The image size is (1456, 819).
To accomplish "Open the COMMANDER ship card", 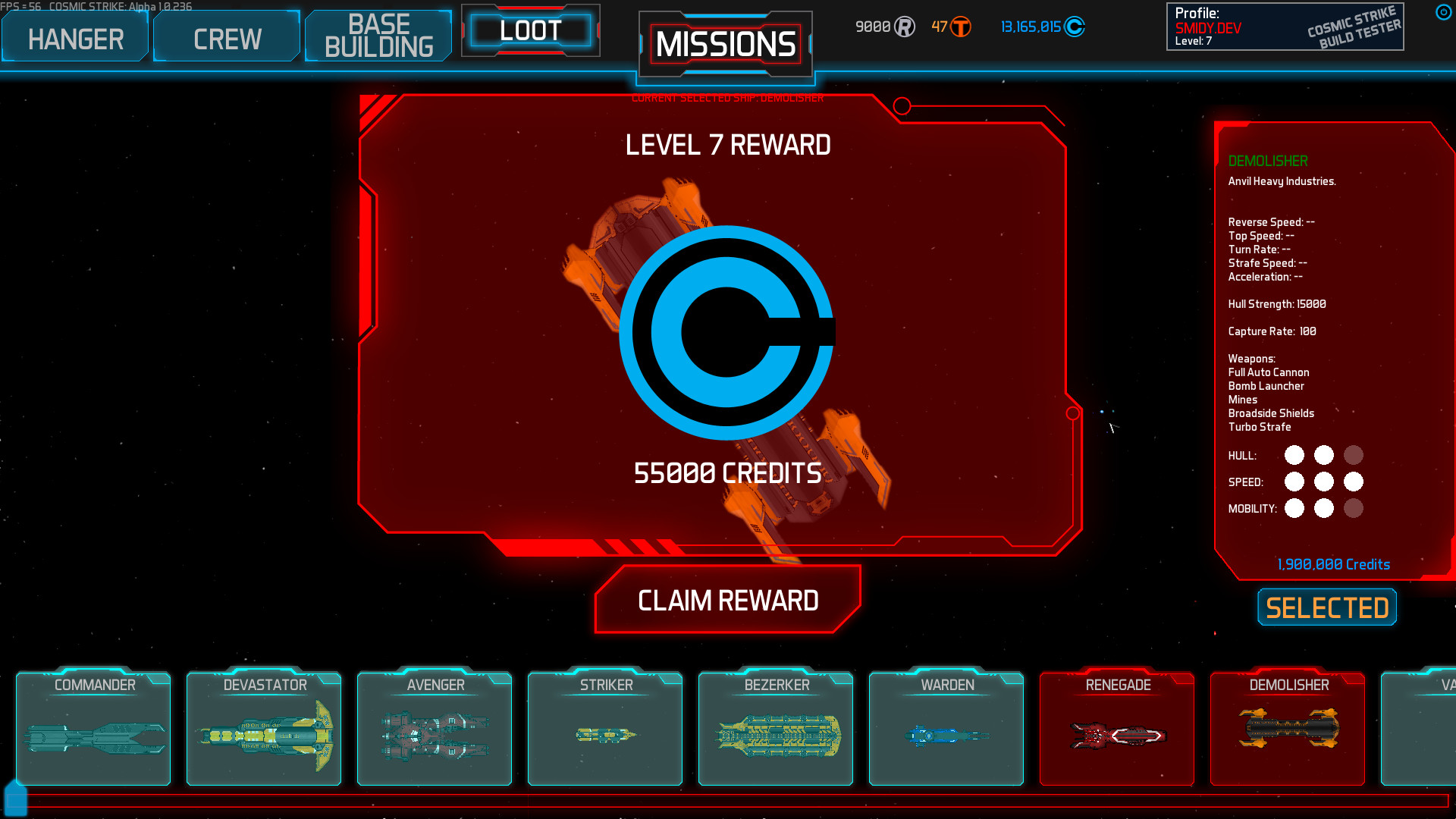I will [93, 728].
